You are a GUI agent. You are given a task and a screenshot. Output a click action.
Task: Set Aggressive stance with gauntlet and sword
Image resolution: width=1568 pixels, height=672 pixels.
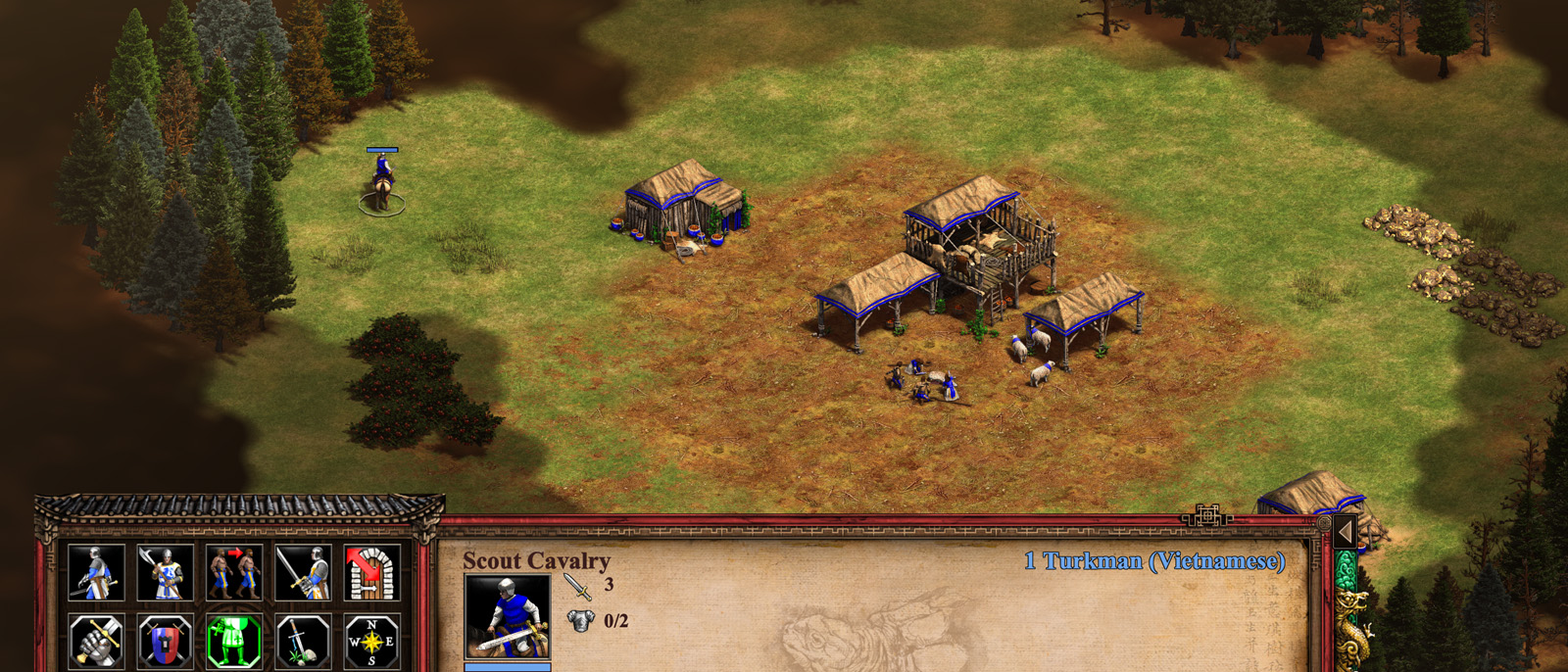tap(96, 641)
